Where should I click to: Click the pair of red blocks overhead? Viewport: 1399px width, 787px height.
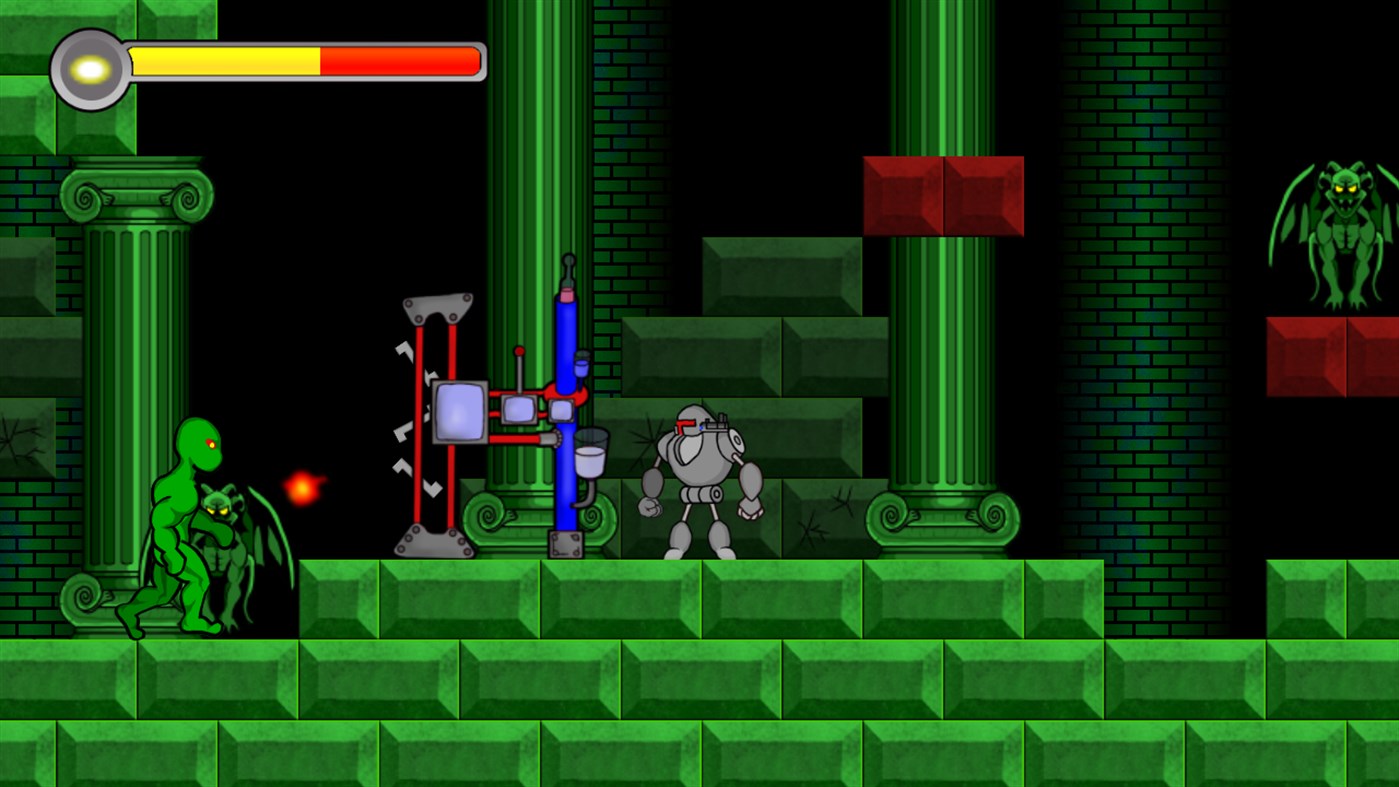943,195
